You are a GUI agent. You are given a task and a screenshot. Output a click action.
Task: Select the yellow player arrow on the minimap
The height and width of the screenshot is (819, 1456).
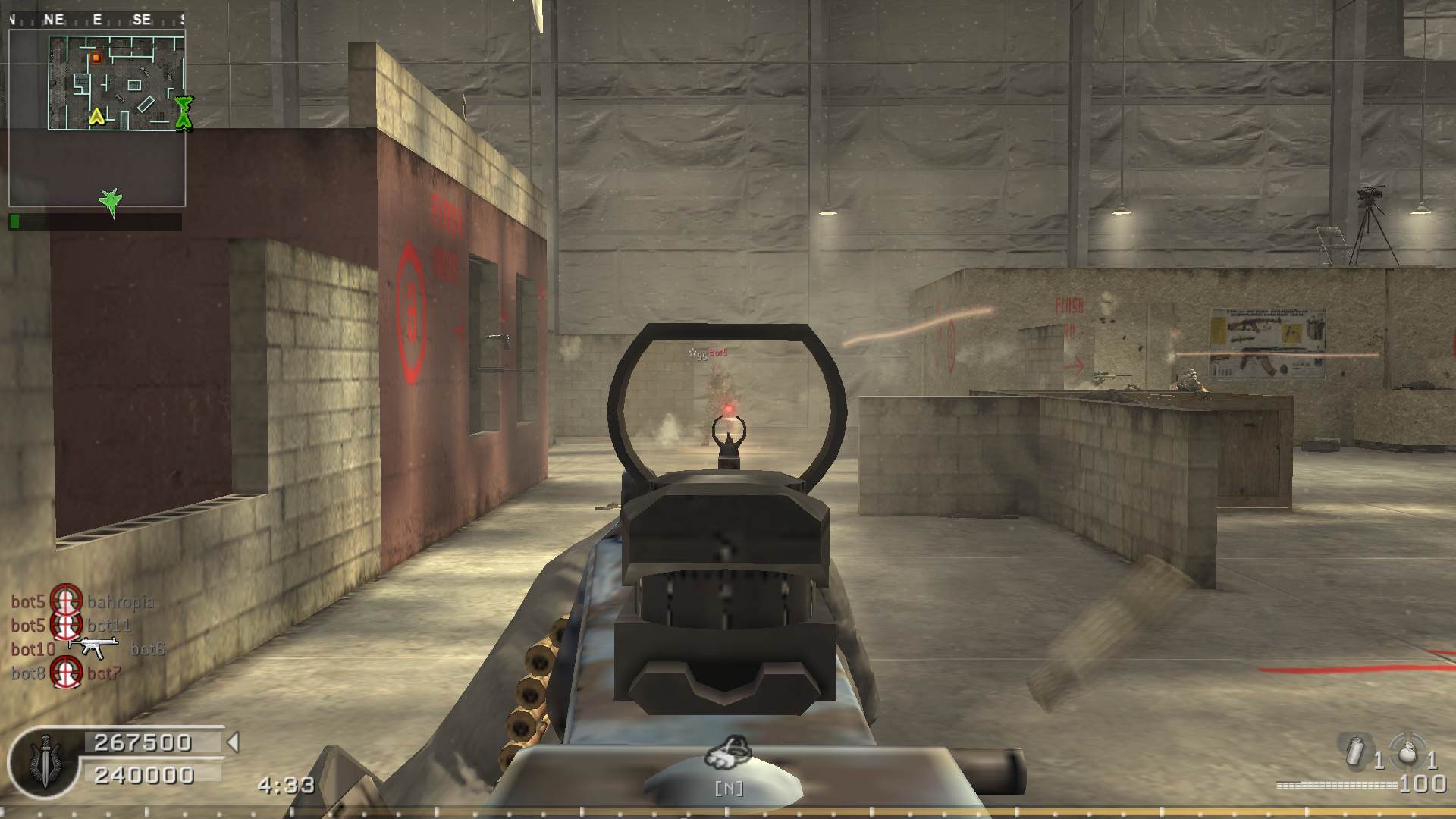[96, 116]
